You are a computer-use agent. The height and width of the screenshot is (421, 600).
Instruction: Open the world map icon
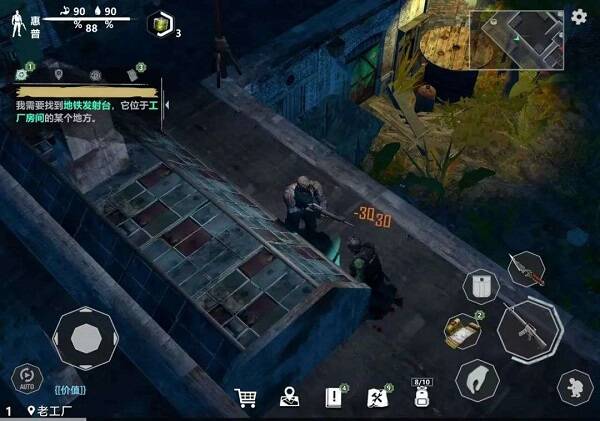(290, 398)
